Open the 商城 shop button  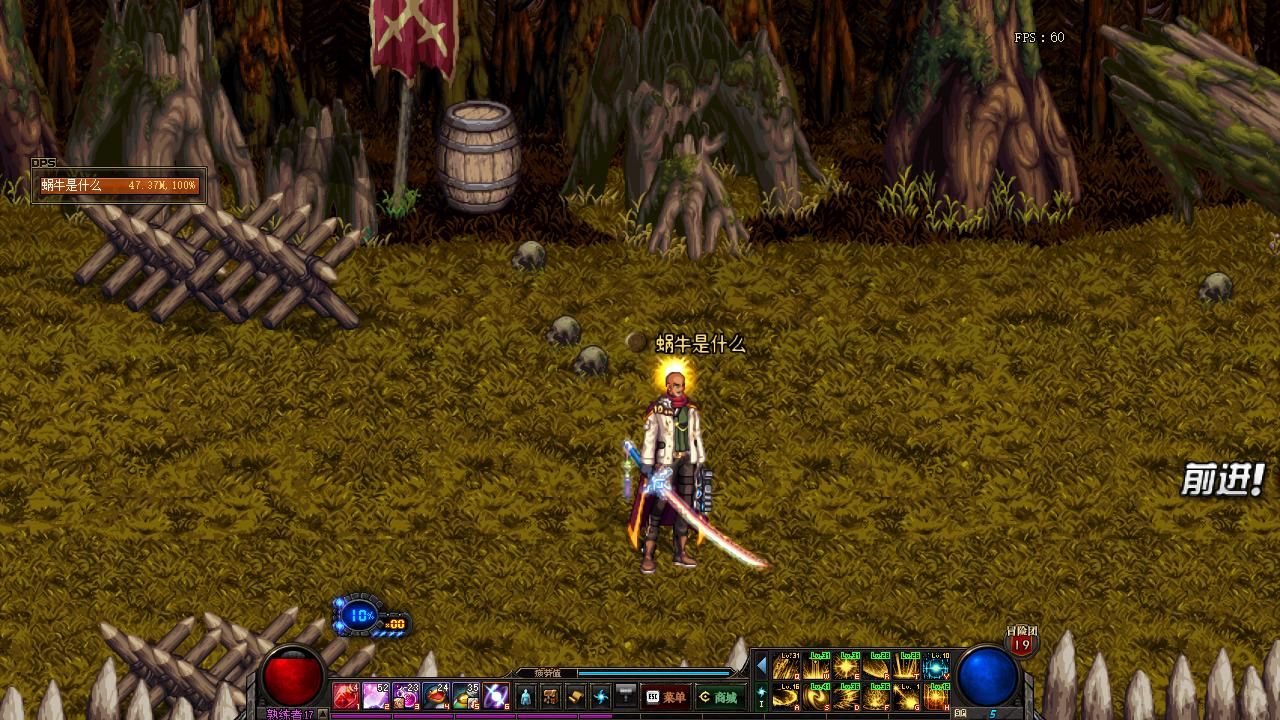click(719, 697)
